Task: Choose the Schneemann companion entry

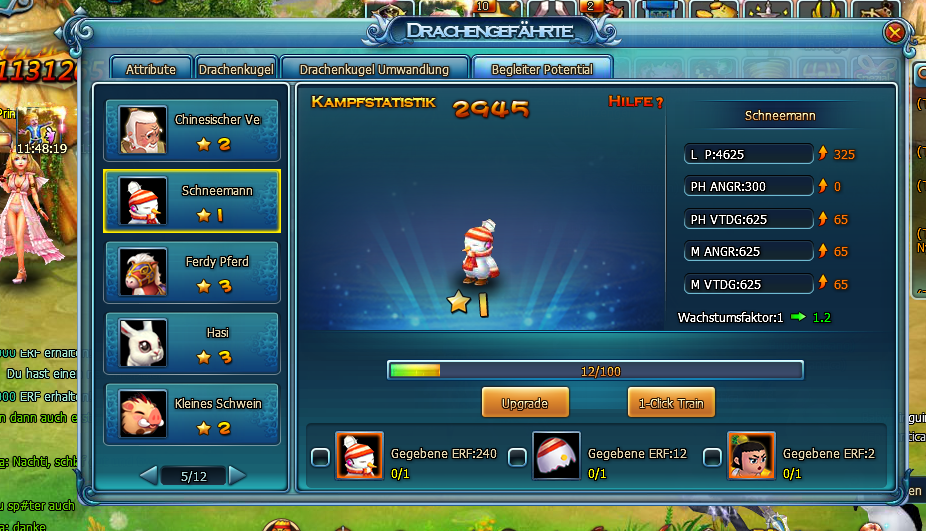Action: [x=192, y=201]
